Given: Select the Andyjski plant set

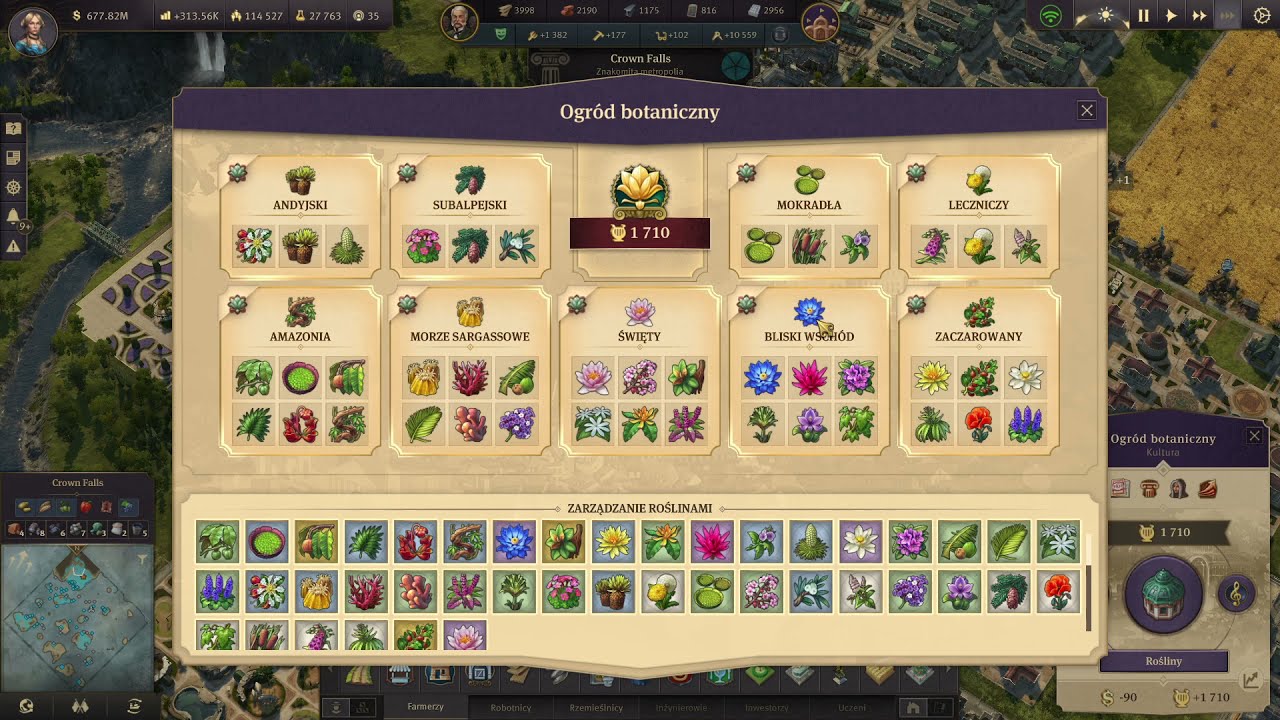Looking at the screenshot, I should (300, 205).
